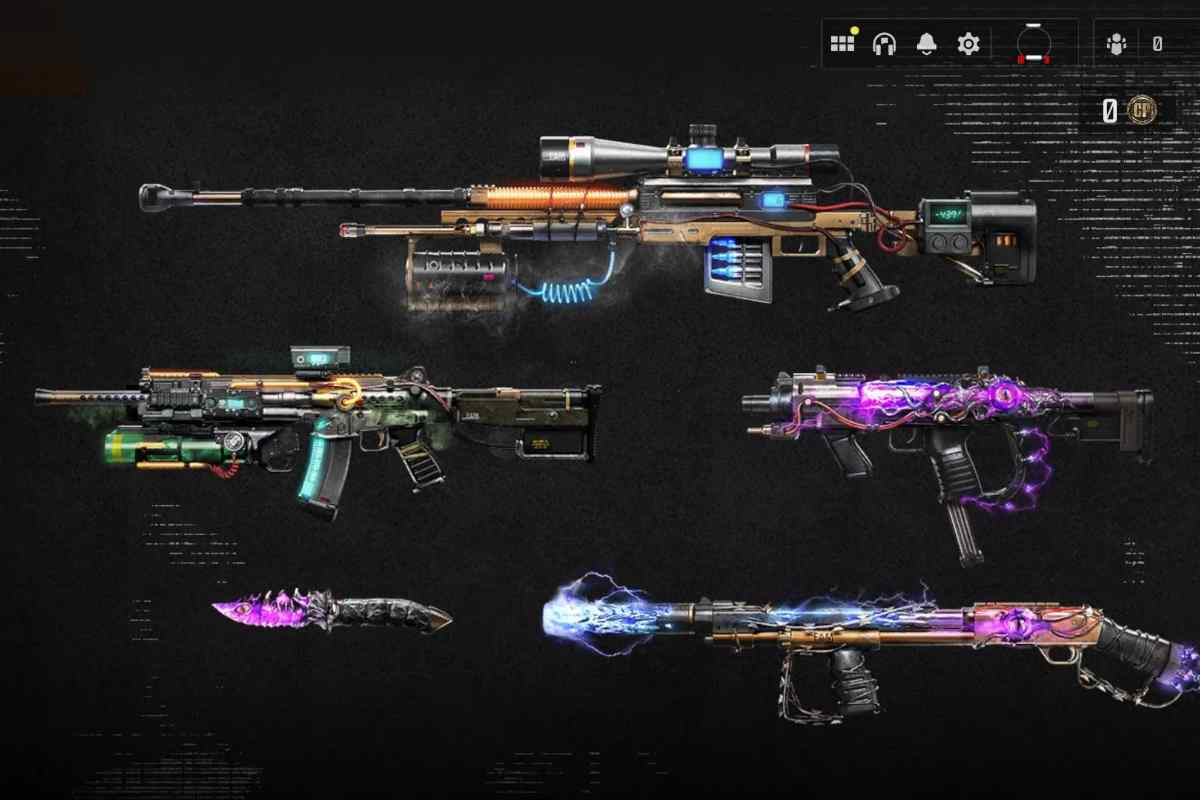Click the COD Points coin icon
This screenshot has width=1200, height=800.
pos(1141,109)
